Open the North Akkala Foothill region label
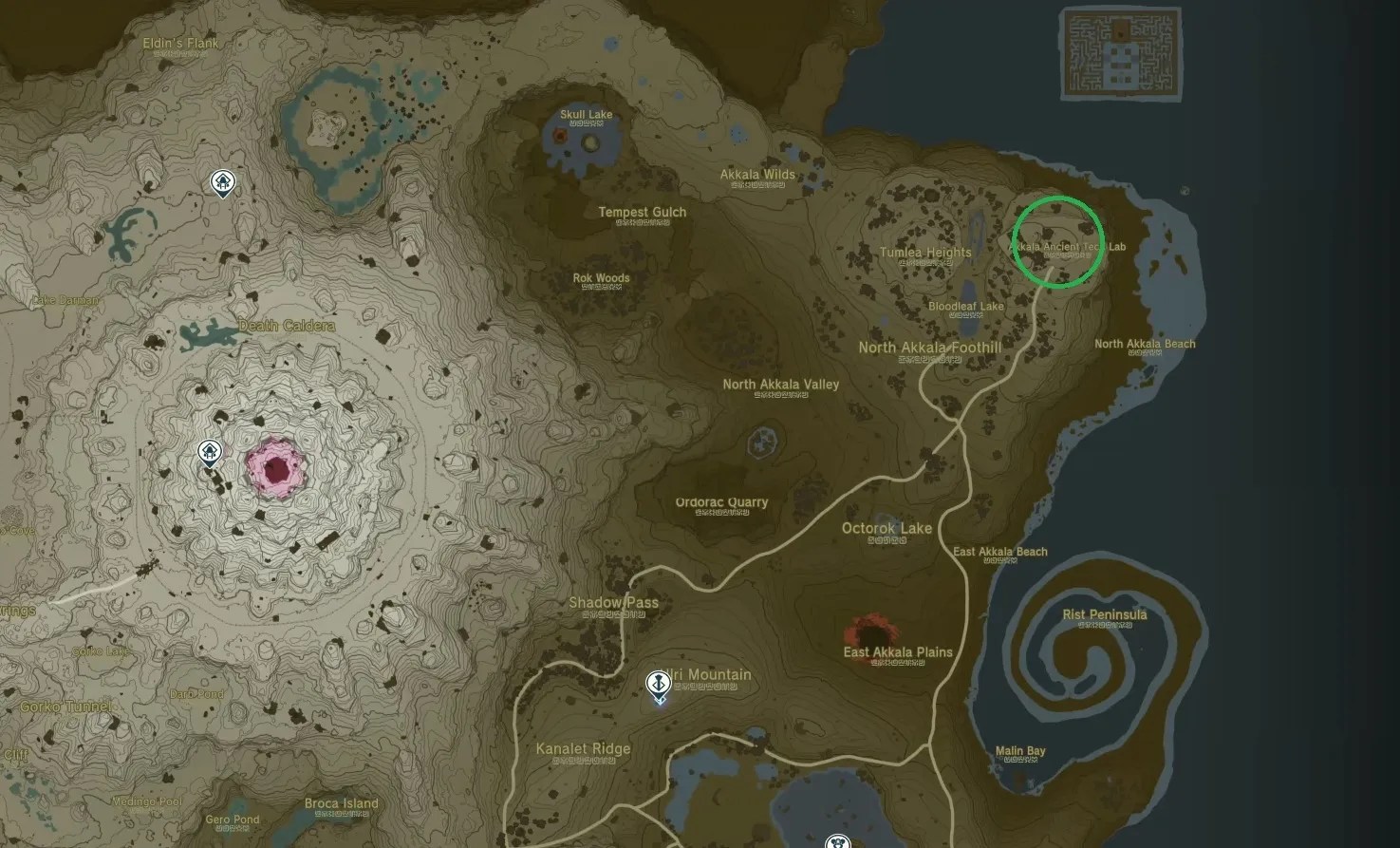Image resolution: width=1400 pixels, height=848 pixels. coord(929,348)
